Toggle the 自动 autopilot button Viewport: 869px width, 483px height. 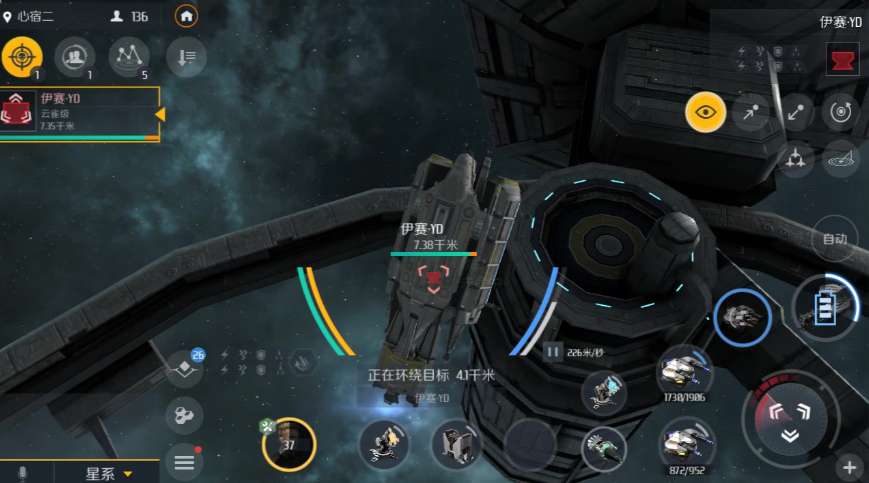[x=834, y=239]
